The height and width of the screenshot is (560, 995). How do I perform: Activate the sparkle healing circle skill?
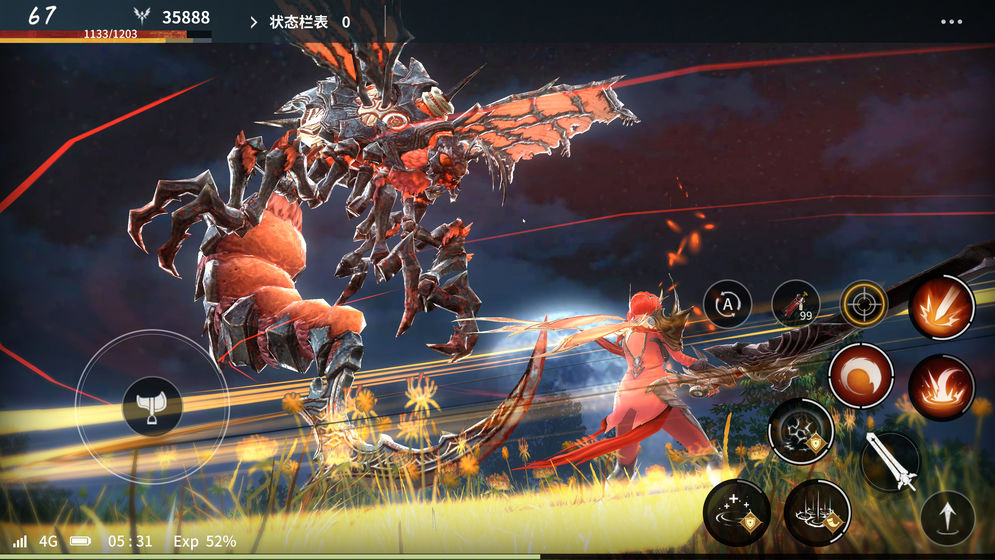point(737,512)
